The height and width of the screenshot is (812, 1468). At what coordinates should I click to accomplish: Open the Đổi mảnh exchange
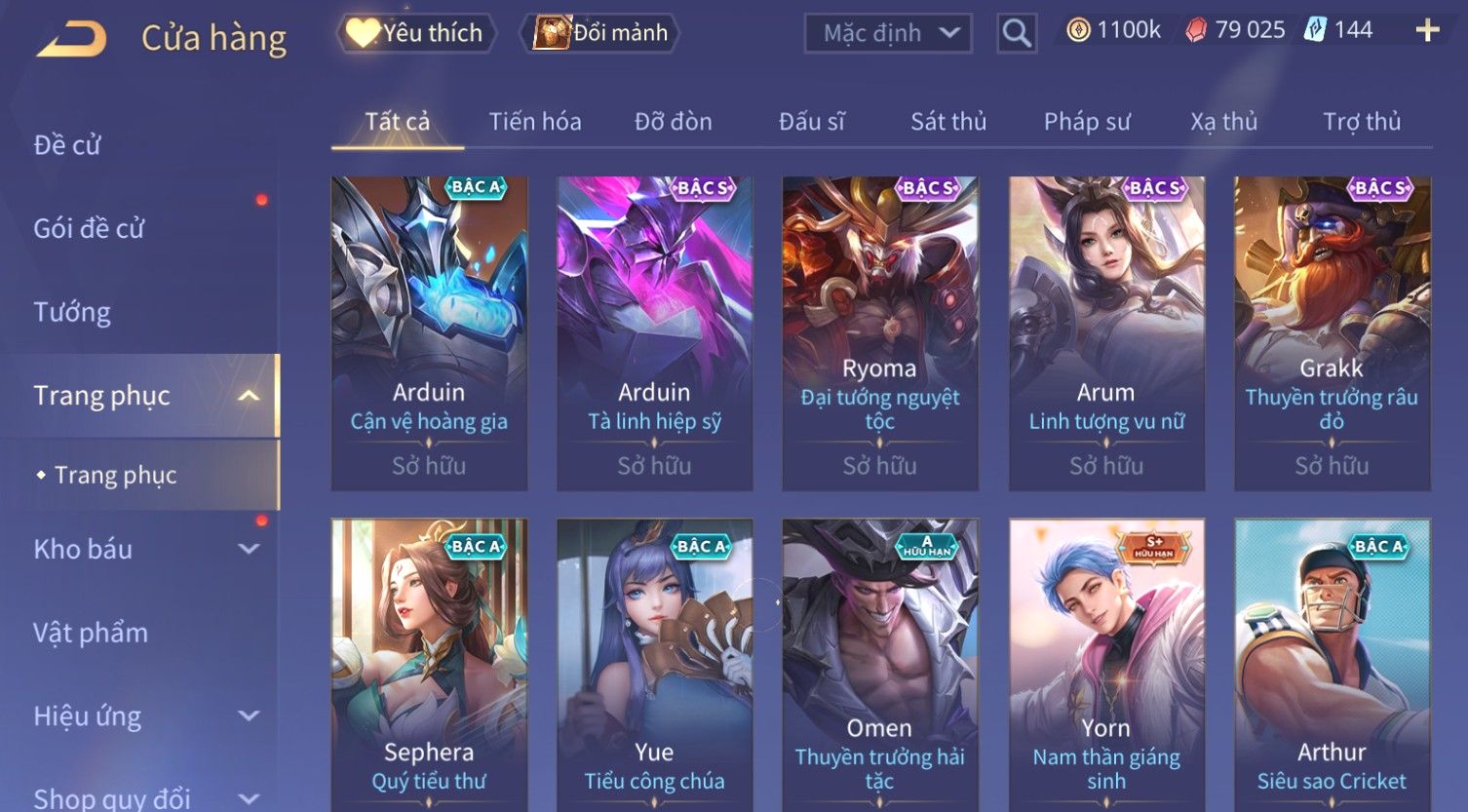[603, 33]
